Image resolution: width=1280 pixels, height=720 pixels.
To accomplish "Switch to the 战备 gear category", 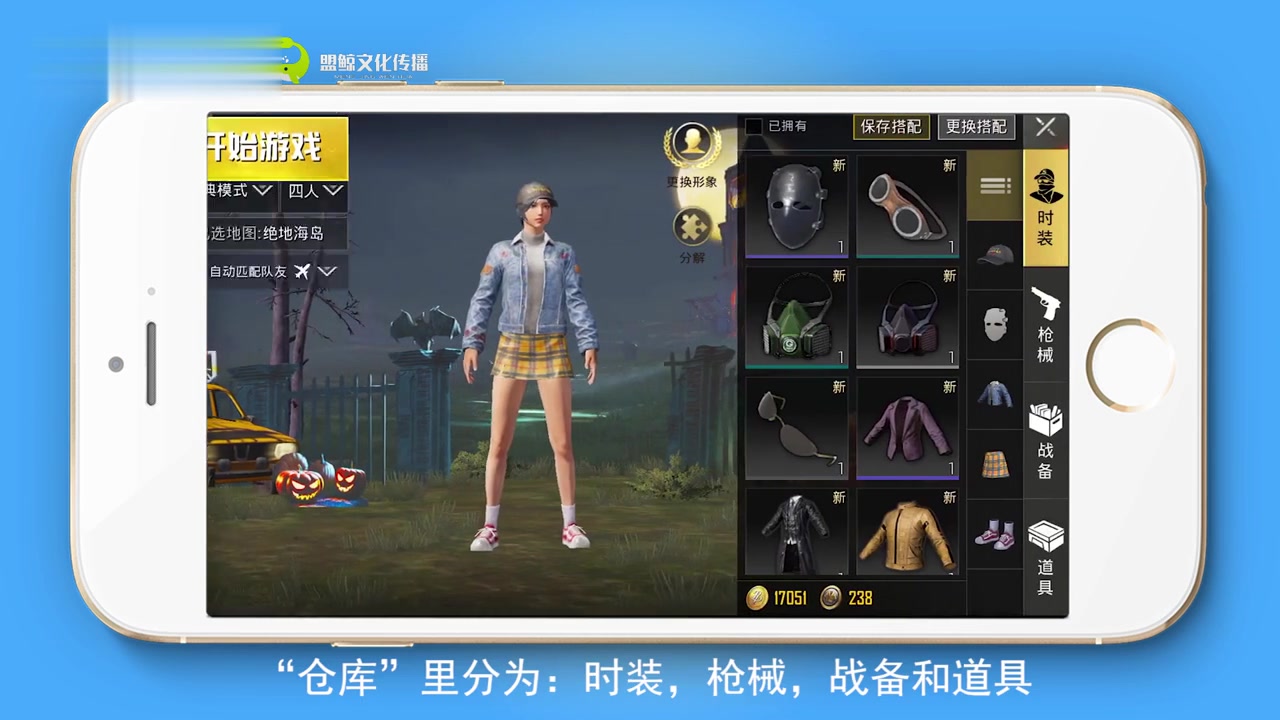I will coord(1046,440).
